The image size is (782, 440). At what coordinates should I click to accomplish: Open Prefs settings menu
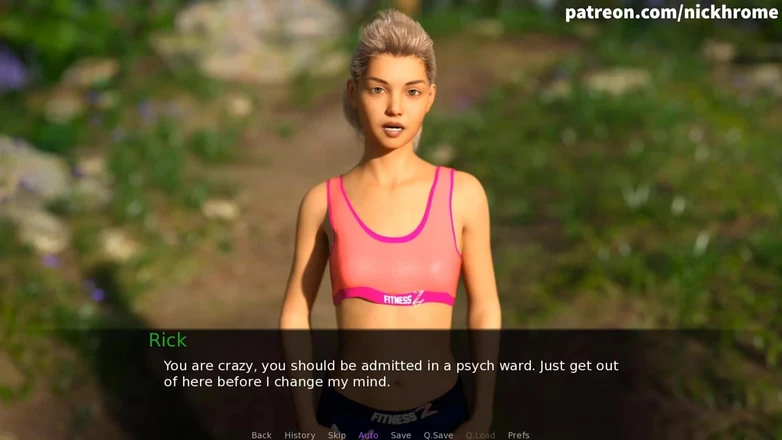coord(518,435)
